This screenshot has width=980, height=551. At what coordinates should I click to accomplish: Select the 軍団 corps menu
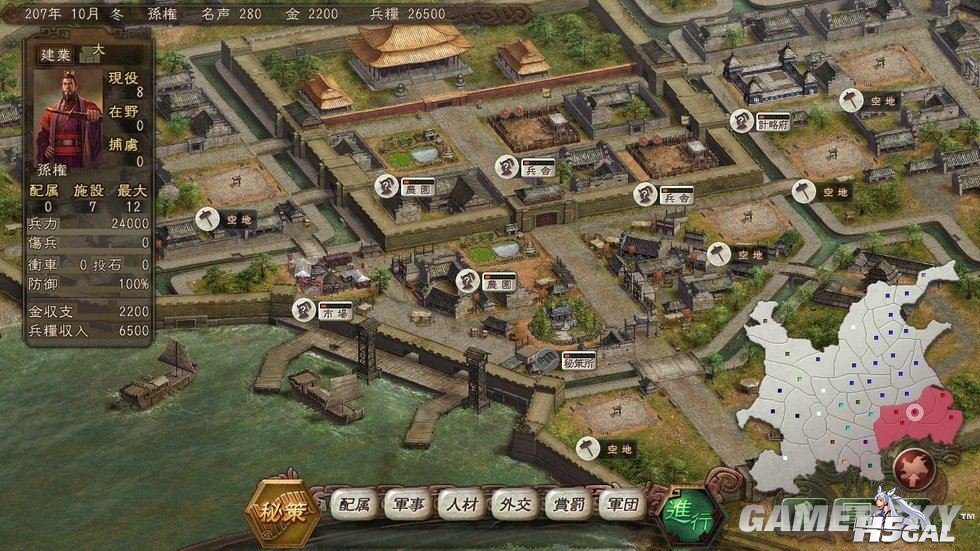[x=621, y=506]
